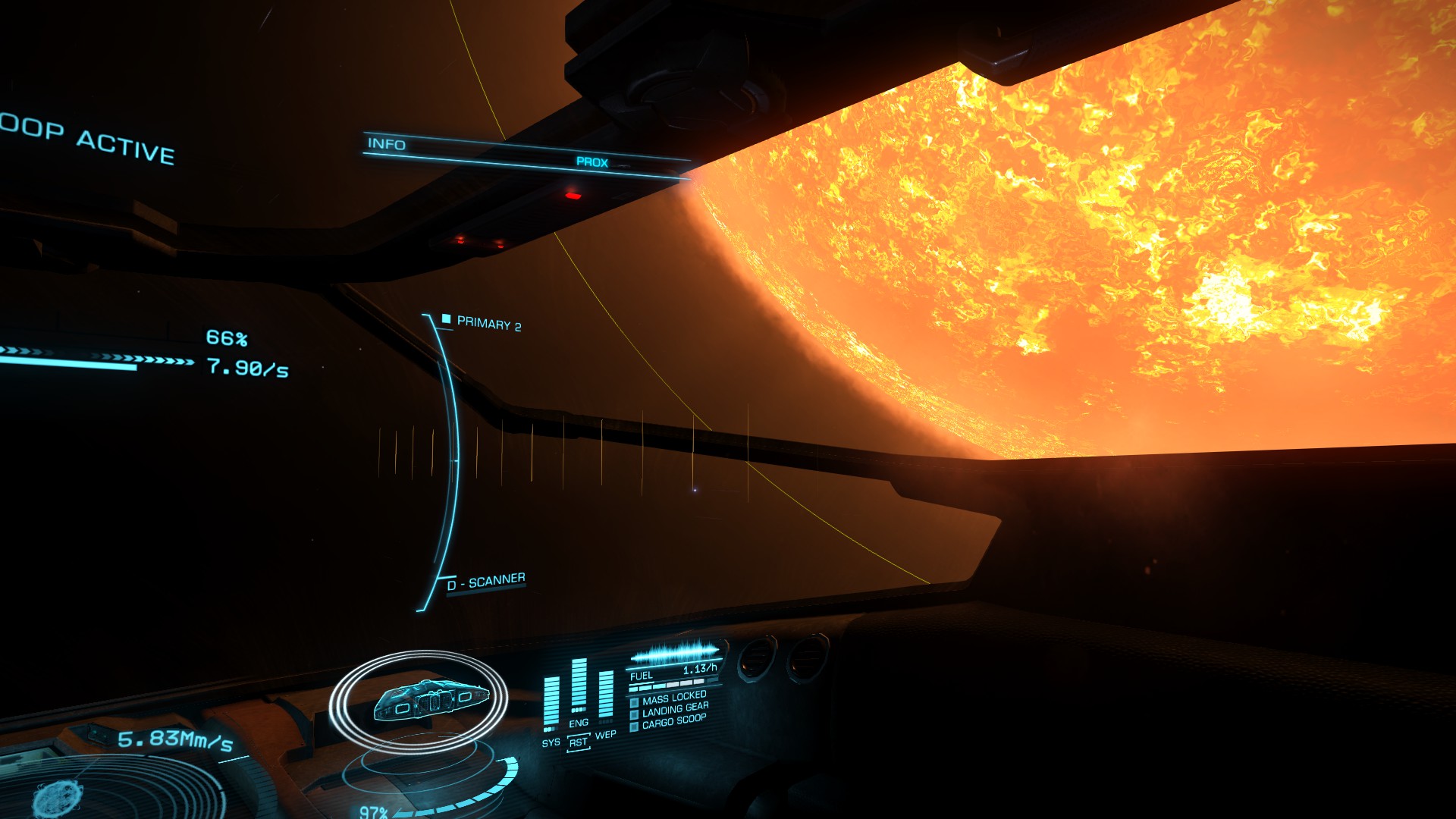Open the INFO panel header
Screen dimensions: 1456x819
pyautogui.click(x=387, y=144)
